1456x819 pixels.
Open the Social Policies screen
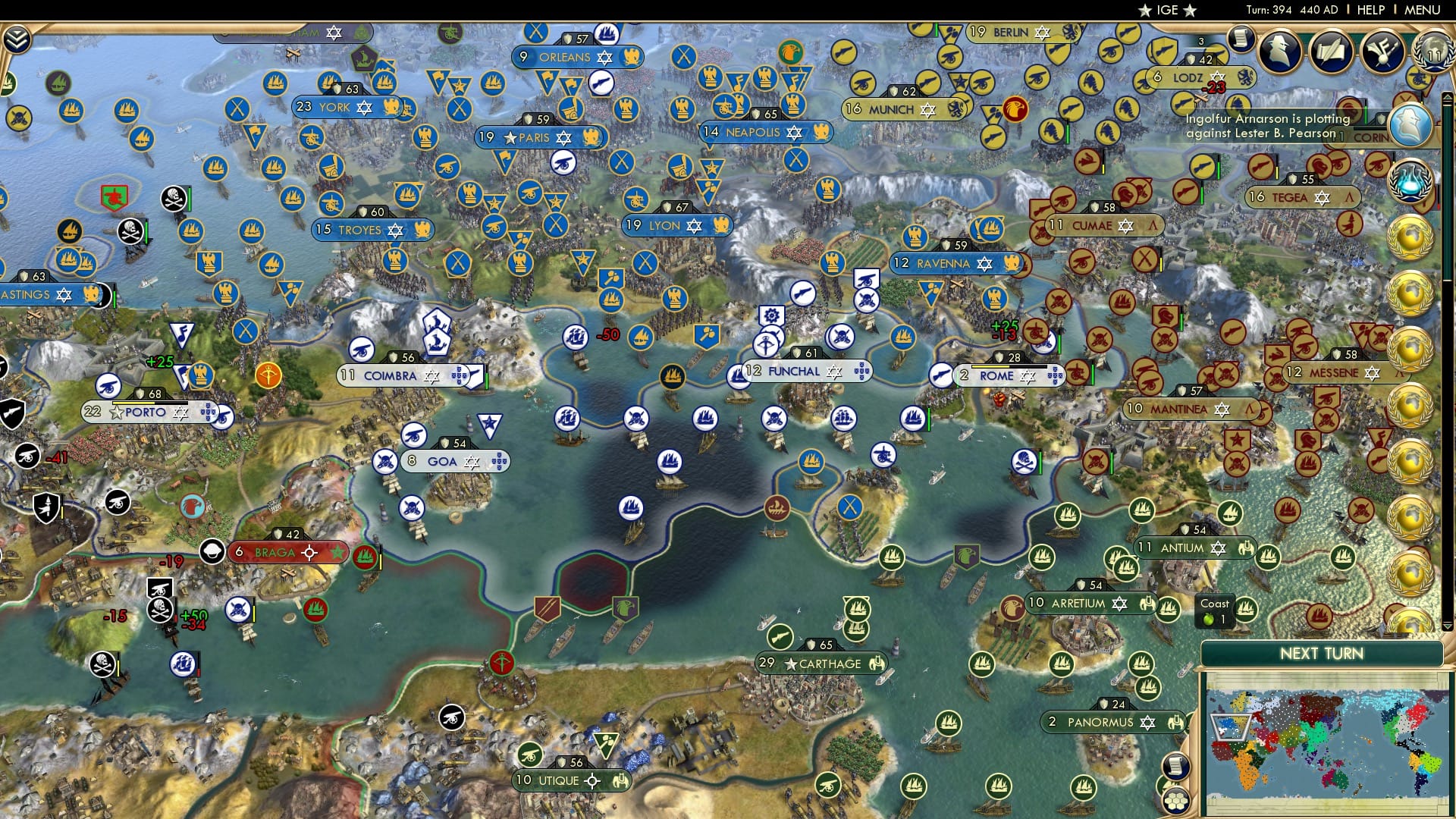coord(1332,49)
